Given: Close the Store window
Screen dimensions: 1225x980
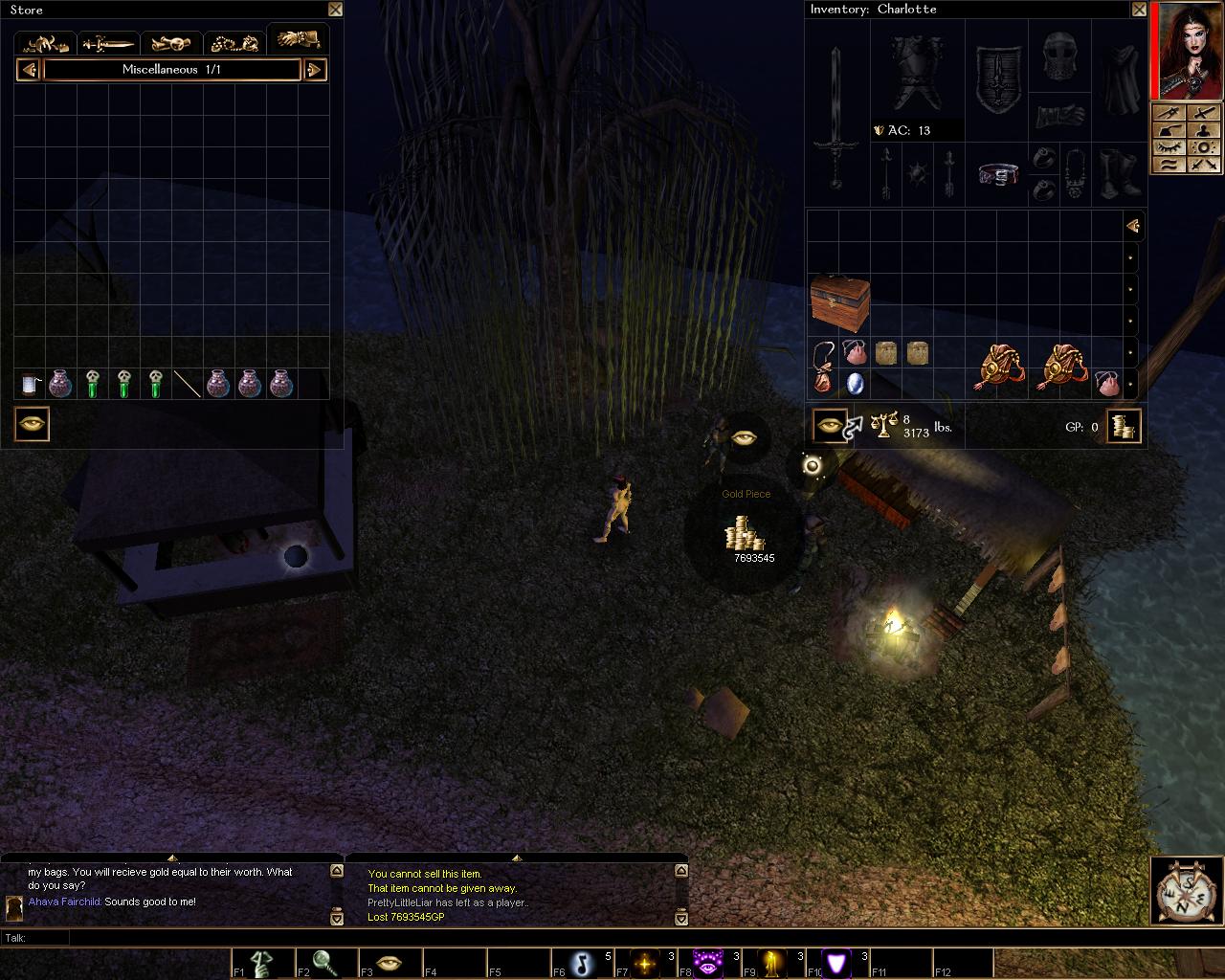Looking at the screenshot, I should 335,10.
